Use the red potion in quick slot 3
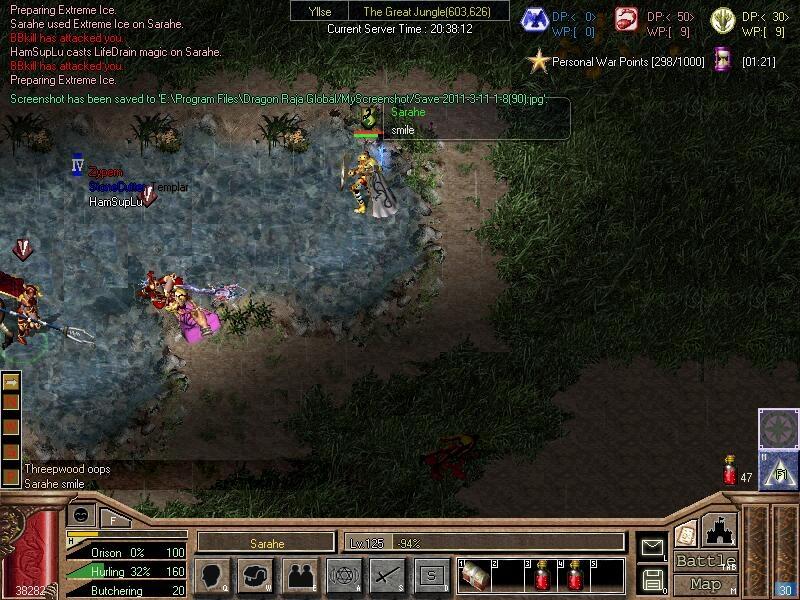Image resolution: width=800 pixels, height=600 pixels. [x=543, y=576]
